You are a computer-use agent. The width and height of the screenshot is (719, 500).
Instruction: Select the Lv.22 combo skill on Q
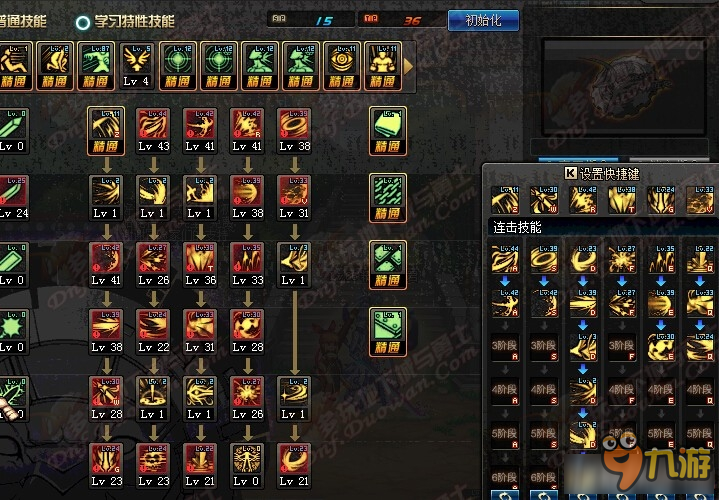pos(702,260)
